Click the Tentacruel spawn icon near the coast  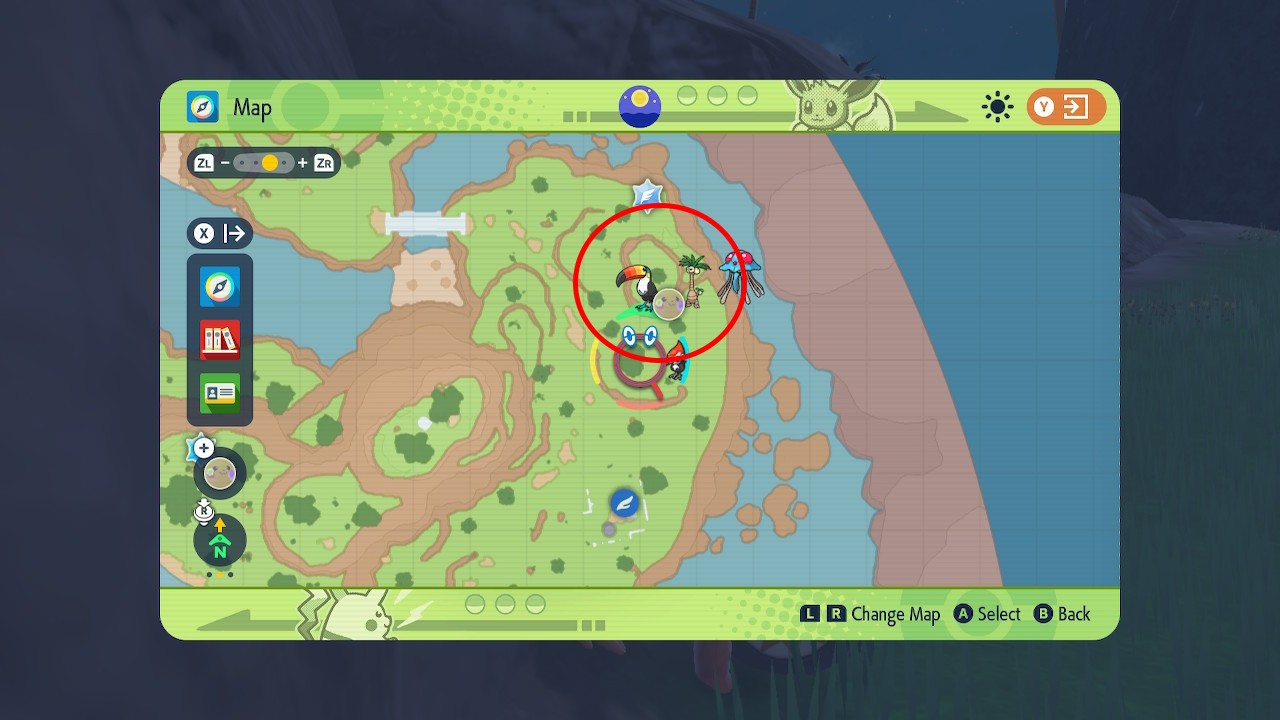pyautogui.click(x=738, y=268)
